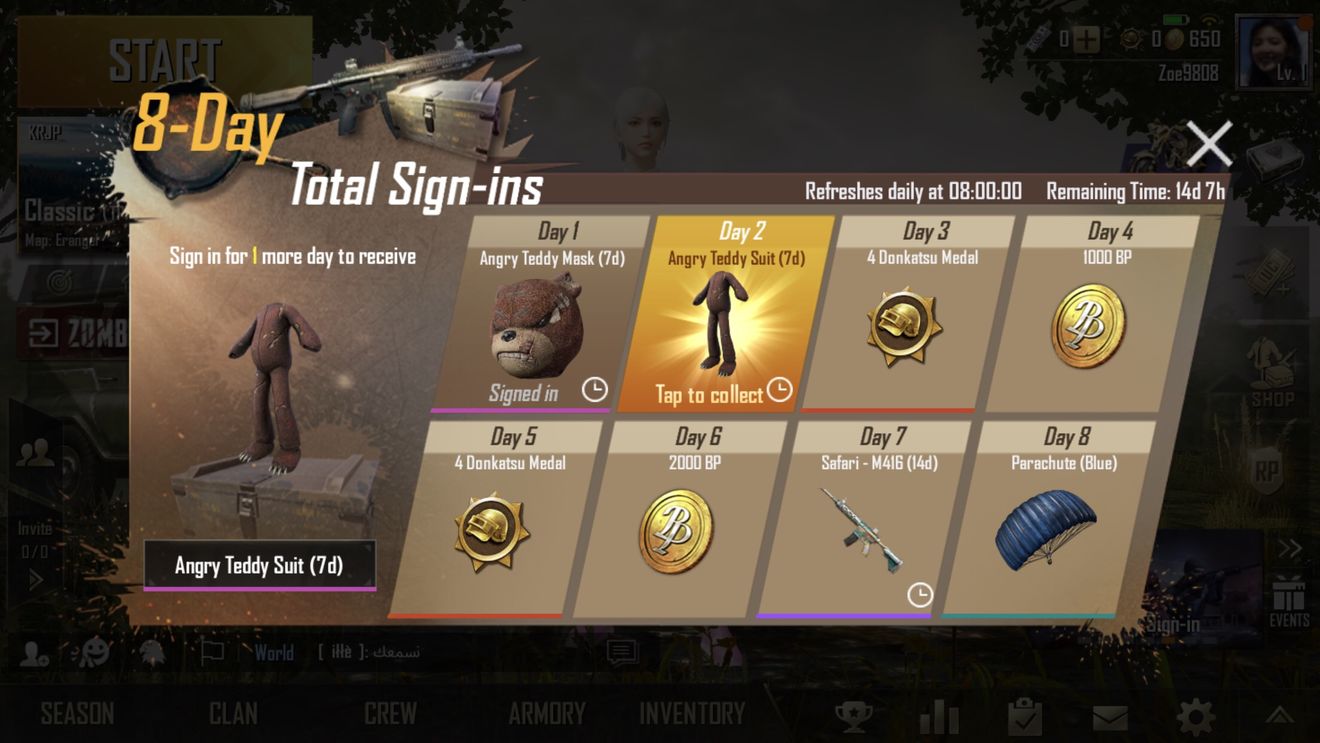
Task: Open the mail envelope icon
Action: point(1110,717)
